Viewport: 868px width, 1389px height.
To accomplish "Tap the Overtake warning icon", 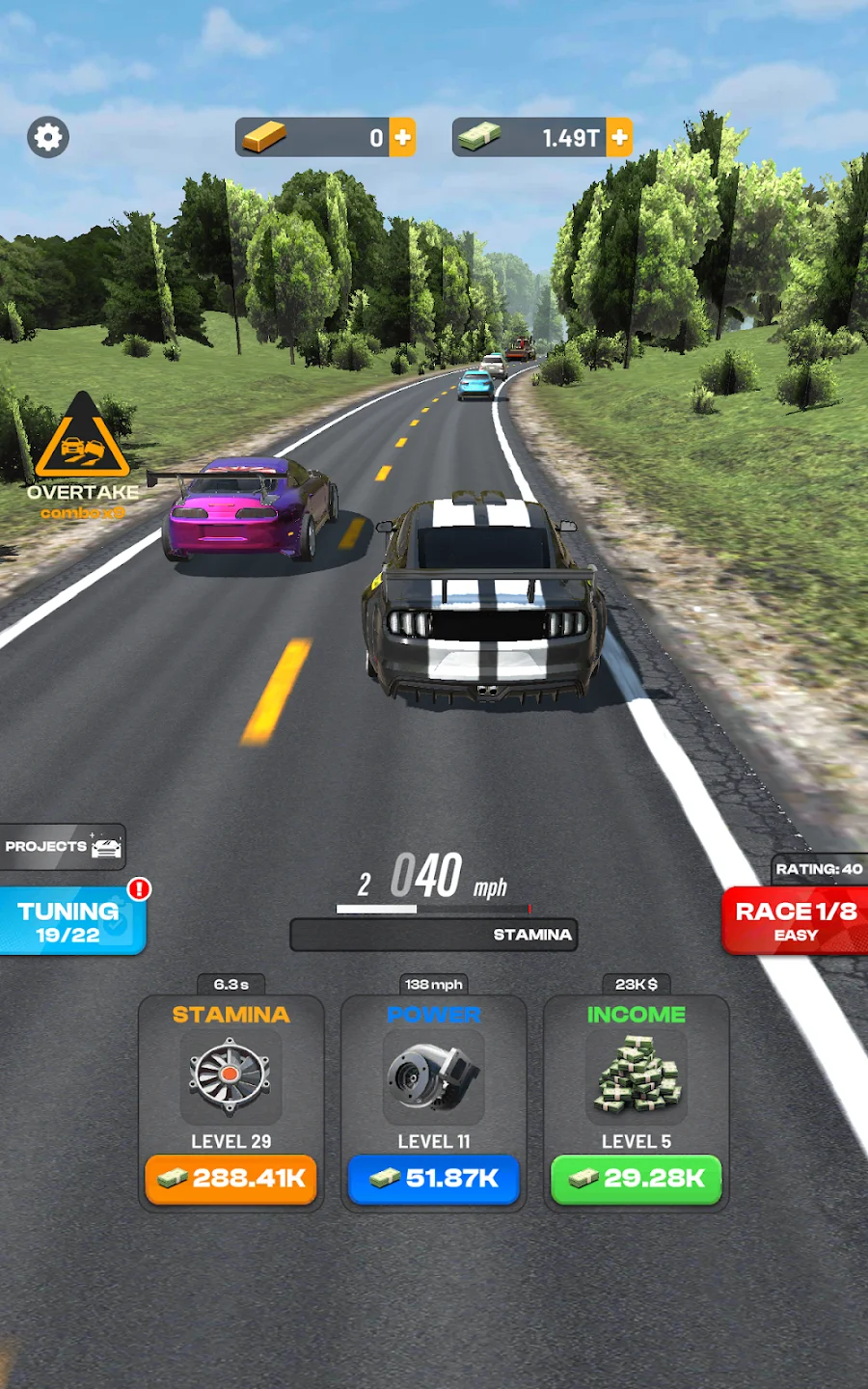I will pyautogui.click(x=82, y=439).
